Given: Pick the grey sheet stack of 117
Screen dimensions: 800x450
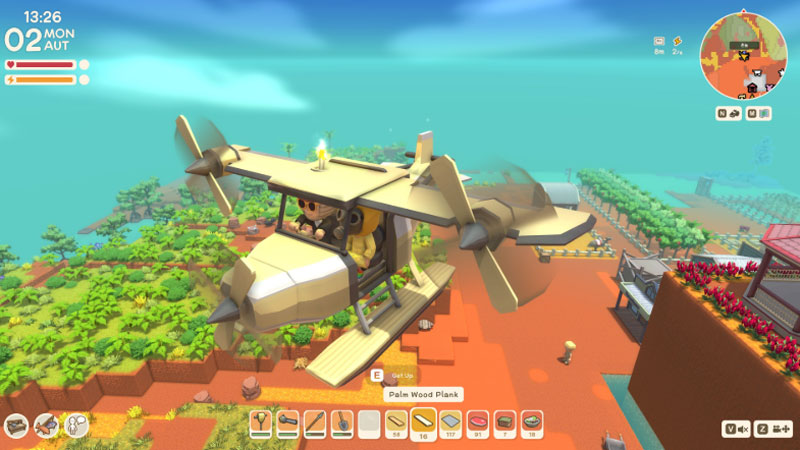Looking at the screenshot, I should (451, 422).
